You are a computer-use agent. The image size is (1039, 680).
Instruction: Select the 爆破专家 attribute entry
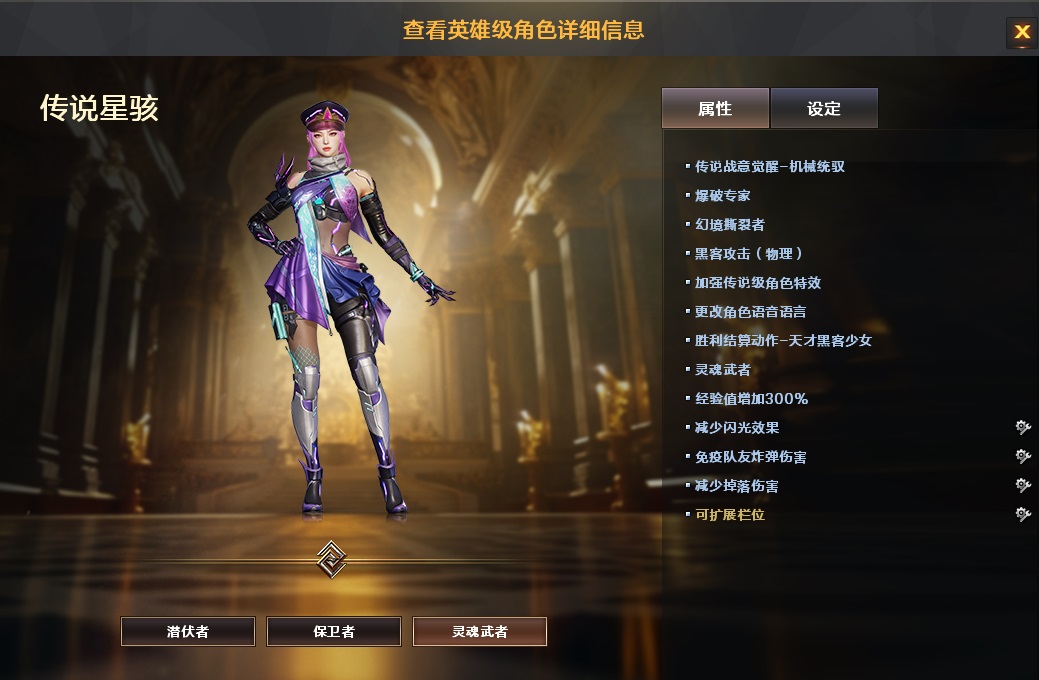click(x=722, y=196)
